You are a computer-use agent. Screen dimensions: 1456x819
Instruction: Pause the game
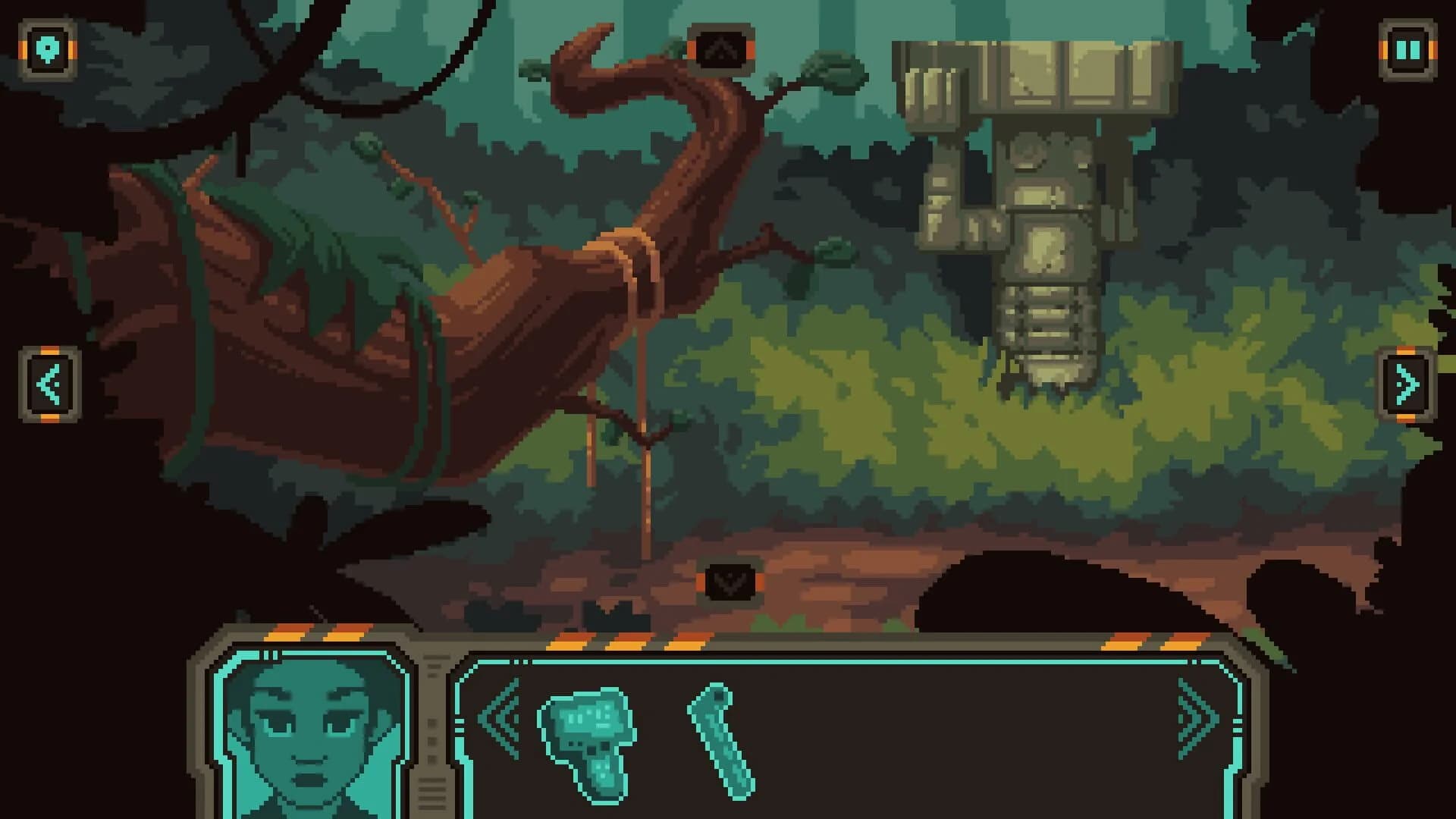coord(1407,50)
